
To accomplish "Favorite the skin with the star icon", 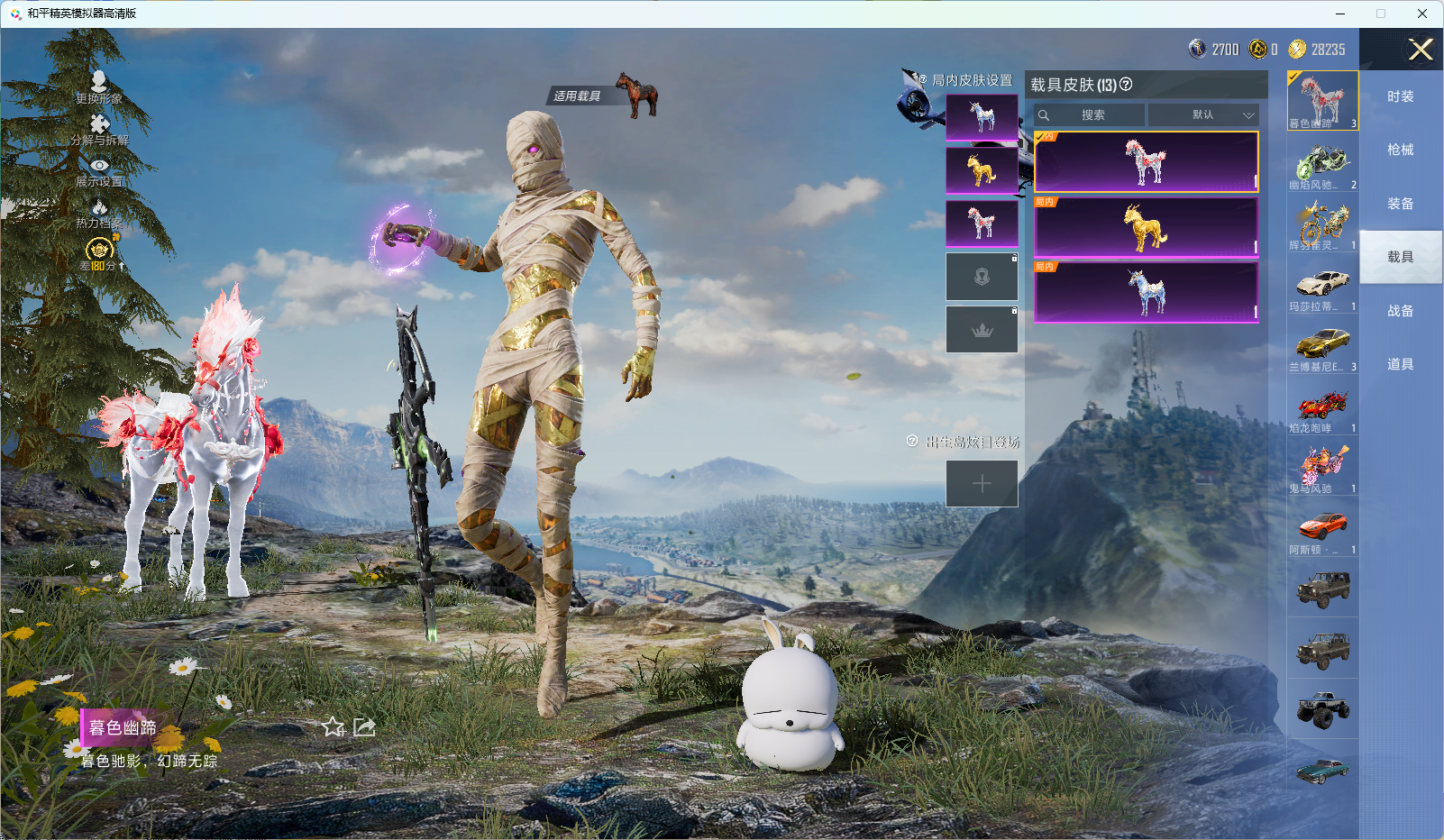I will pos(334,727).
